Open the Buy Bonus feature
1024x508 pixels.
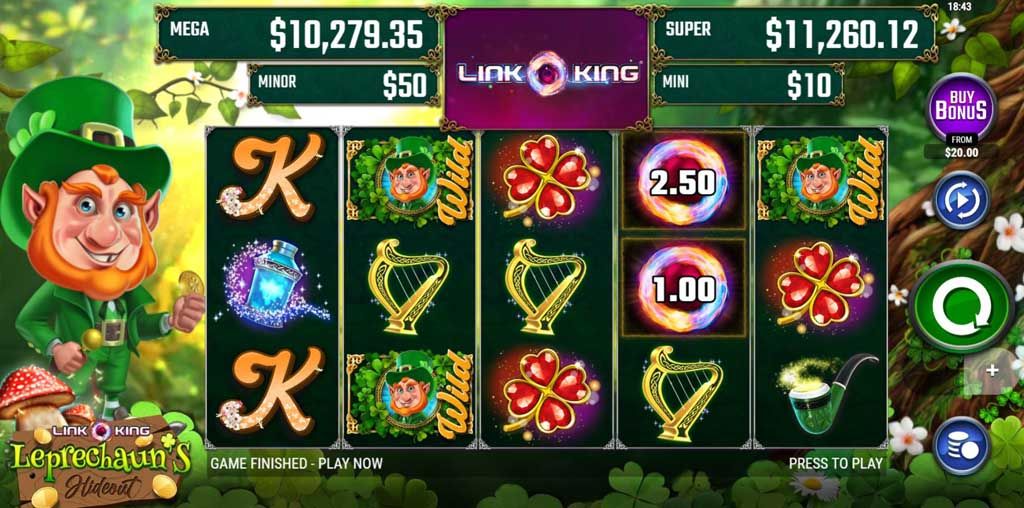click(x=960, y=109)
